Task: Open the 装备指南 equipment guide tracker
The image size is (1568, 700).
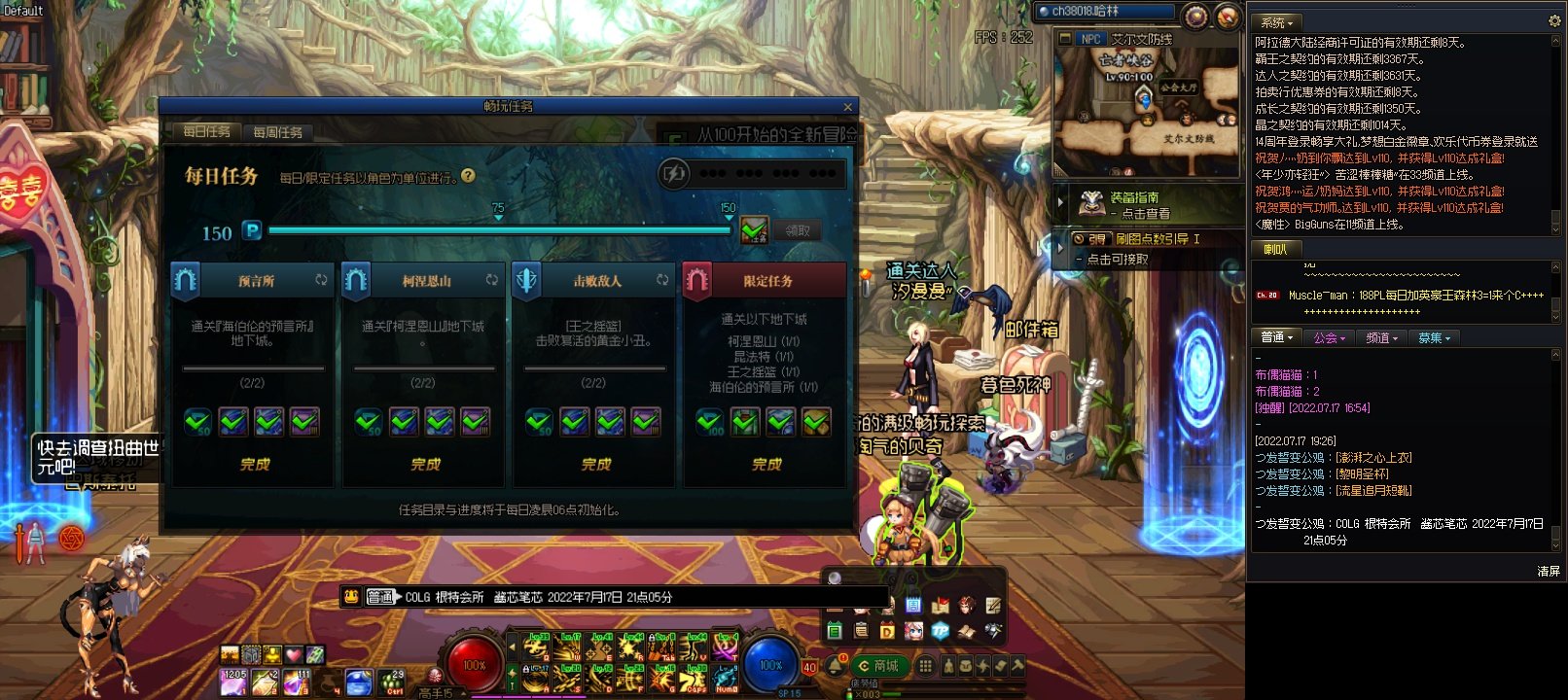Action: coord(1134,204)
